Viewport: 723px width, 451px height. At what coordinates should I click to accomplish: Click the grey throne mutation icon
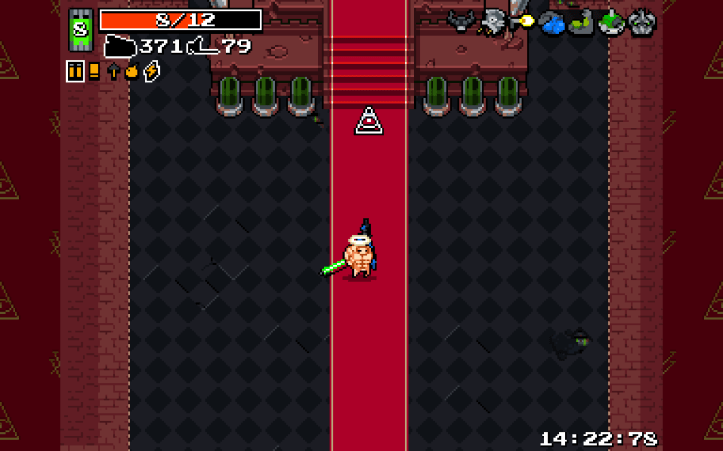641,22
